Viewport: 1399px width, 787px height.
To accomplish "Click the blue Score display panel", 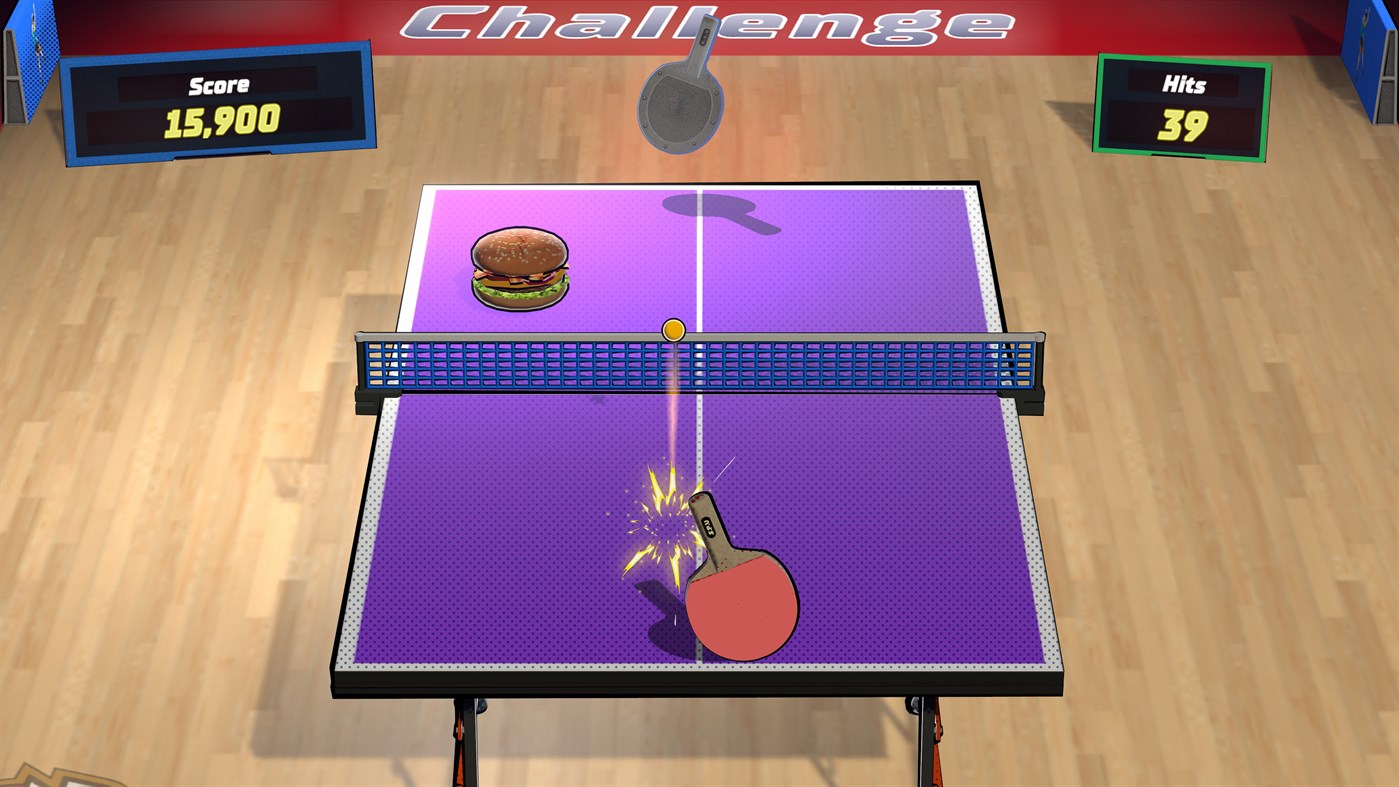I will pyautogui.click(x=220, y=105).
